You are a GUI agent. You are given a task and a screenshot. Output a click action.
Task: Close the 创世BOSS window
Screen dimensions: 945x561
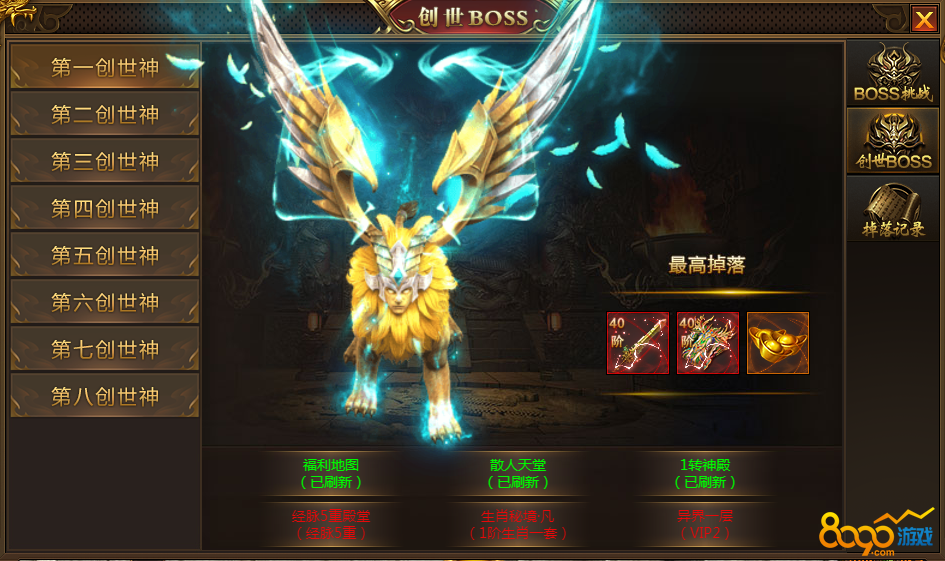pyautogui.click(x=923, y=19)
